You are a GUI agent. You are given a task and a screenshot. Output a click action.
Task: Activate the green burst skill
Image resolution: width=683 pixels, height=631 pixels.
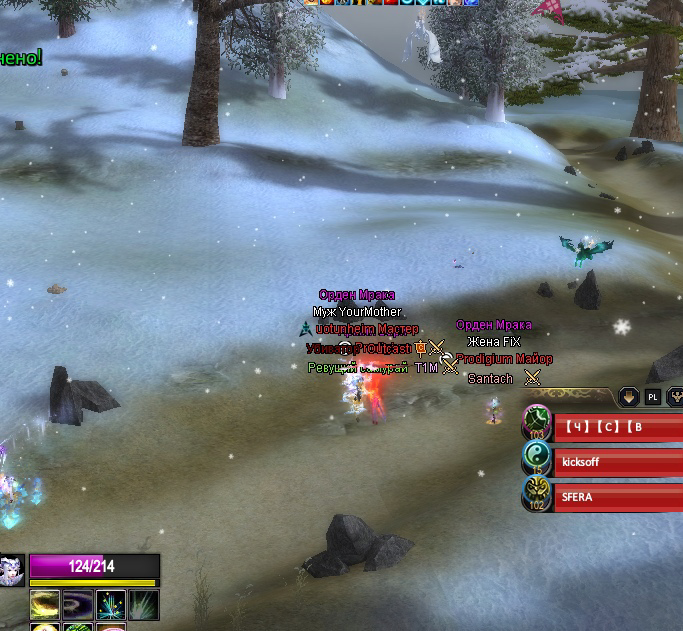tap(143, 604)
